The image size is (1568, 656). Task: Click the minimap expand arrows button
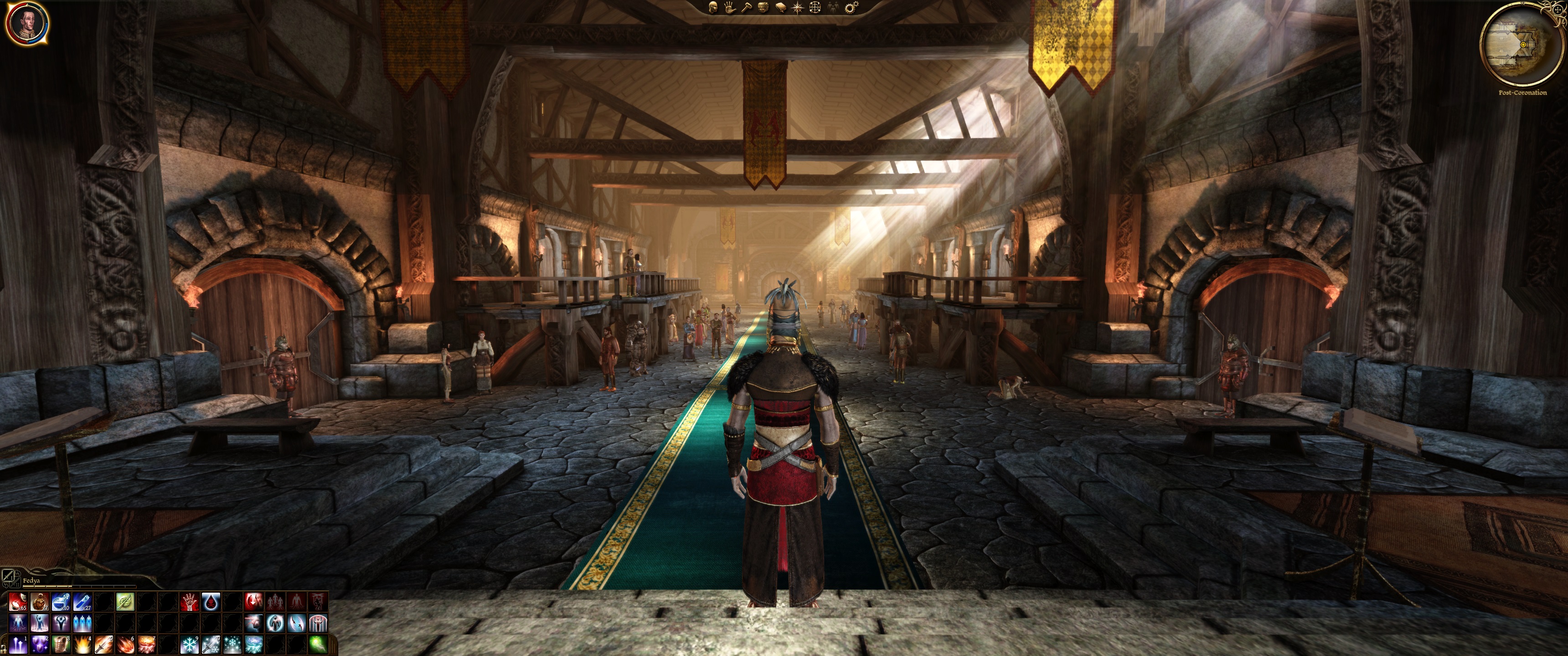(x=1558, y=10)
